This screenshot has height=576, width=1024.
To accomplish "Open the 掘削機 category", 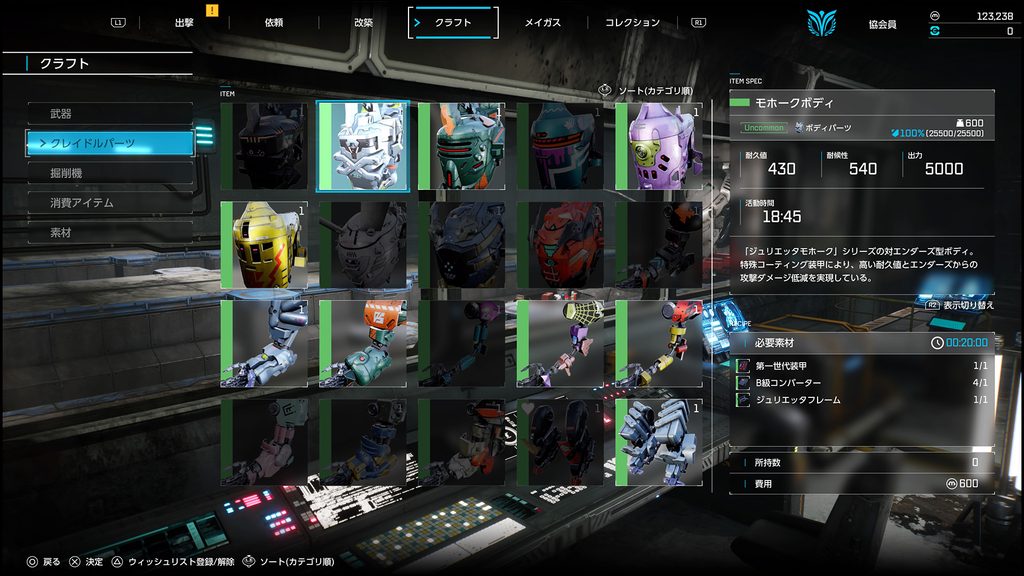I will click(x=110, y=173).
